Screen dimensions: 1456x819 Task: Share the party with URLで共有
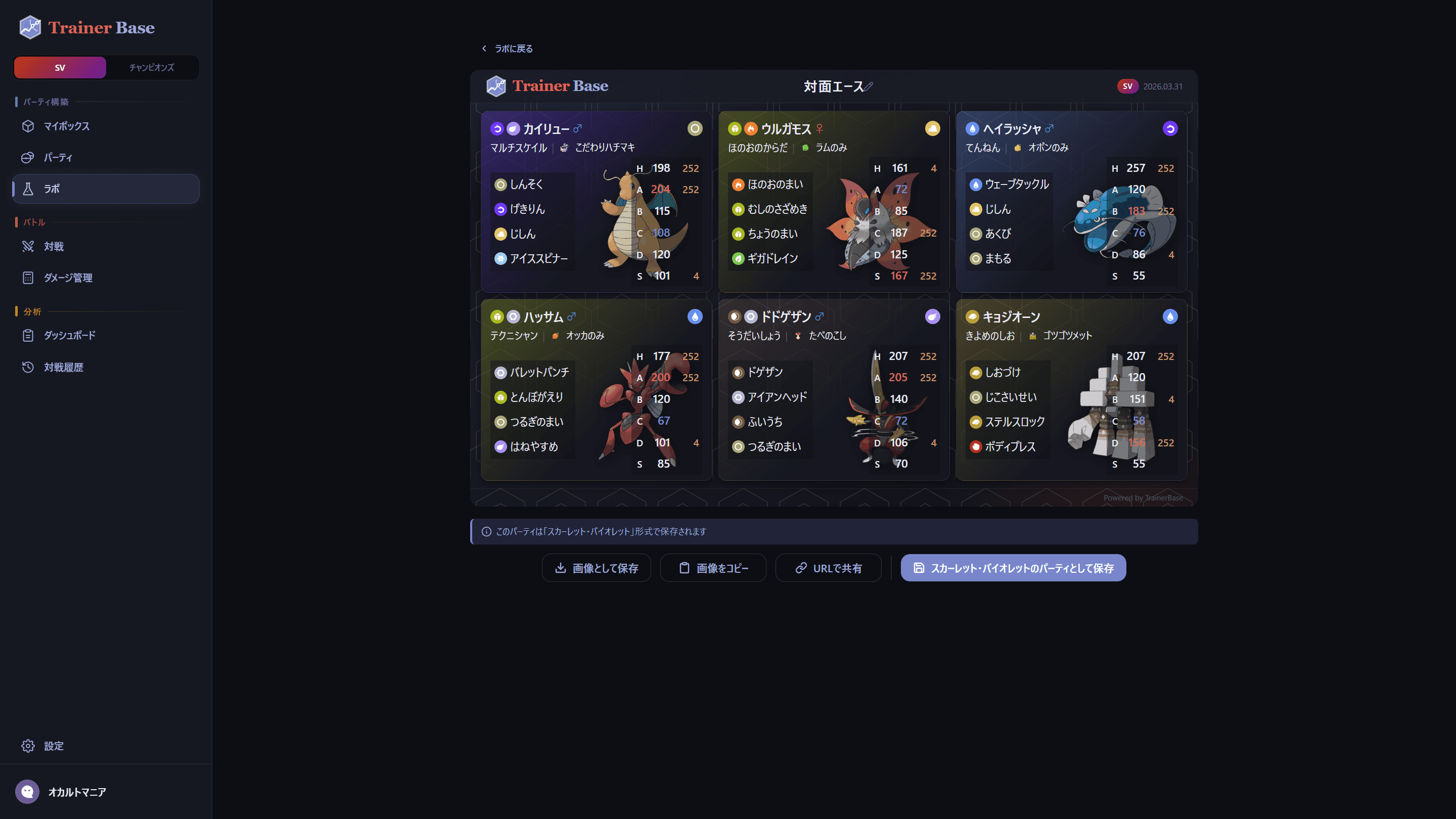829,568
